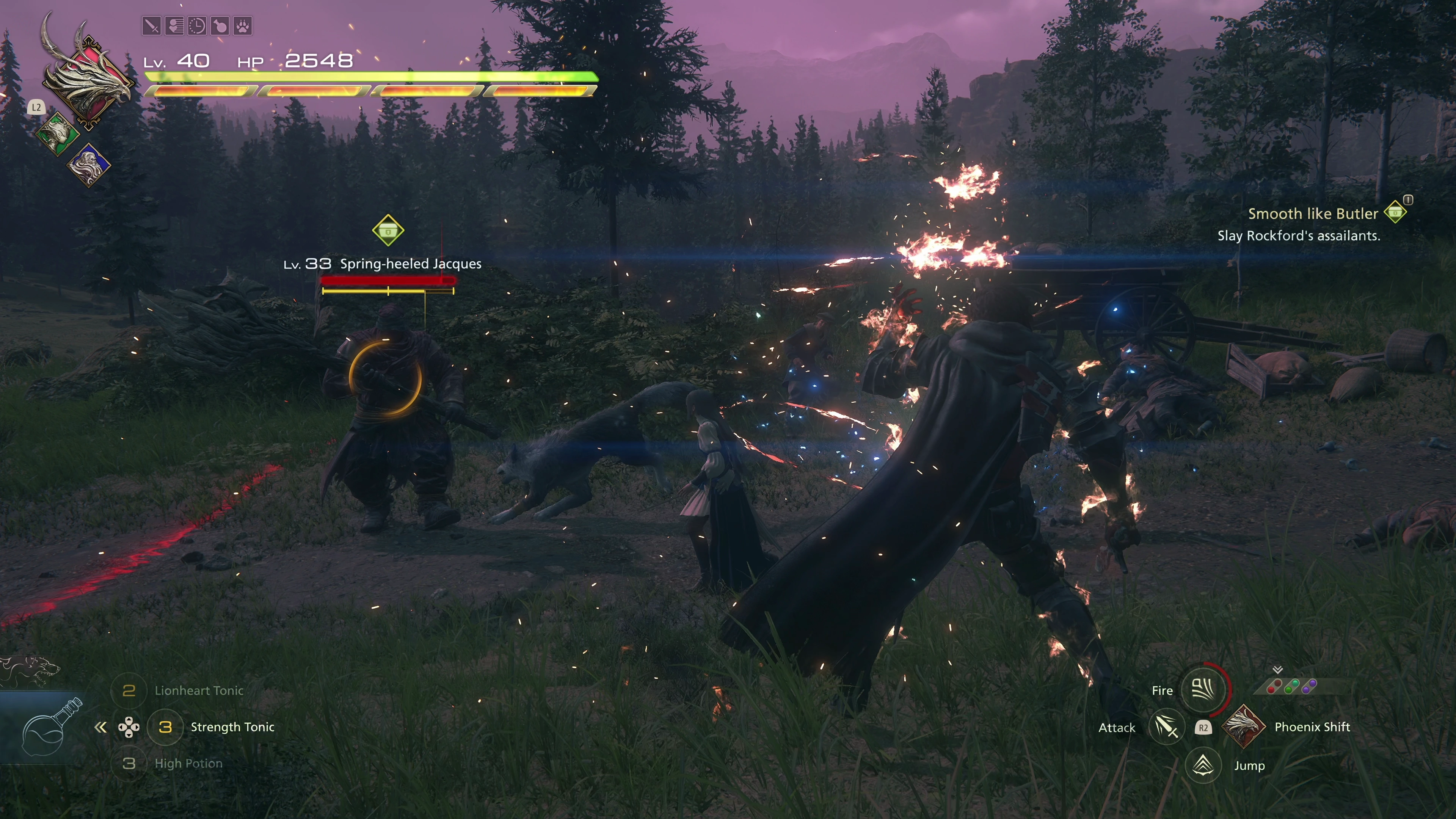This screenshot has width=1456, height=819.
Task: Click the flask status icon
Action: tap(220, 26)
